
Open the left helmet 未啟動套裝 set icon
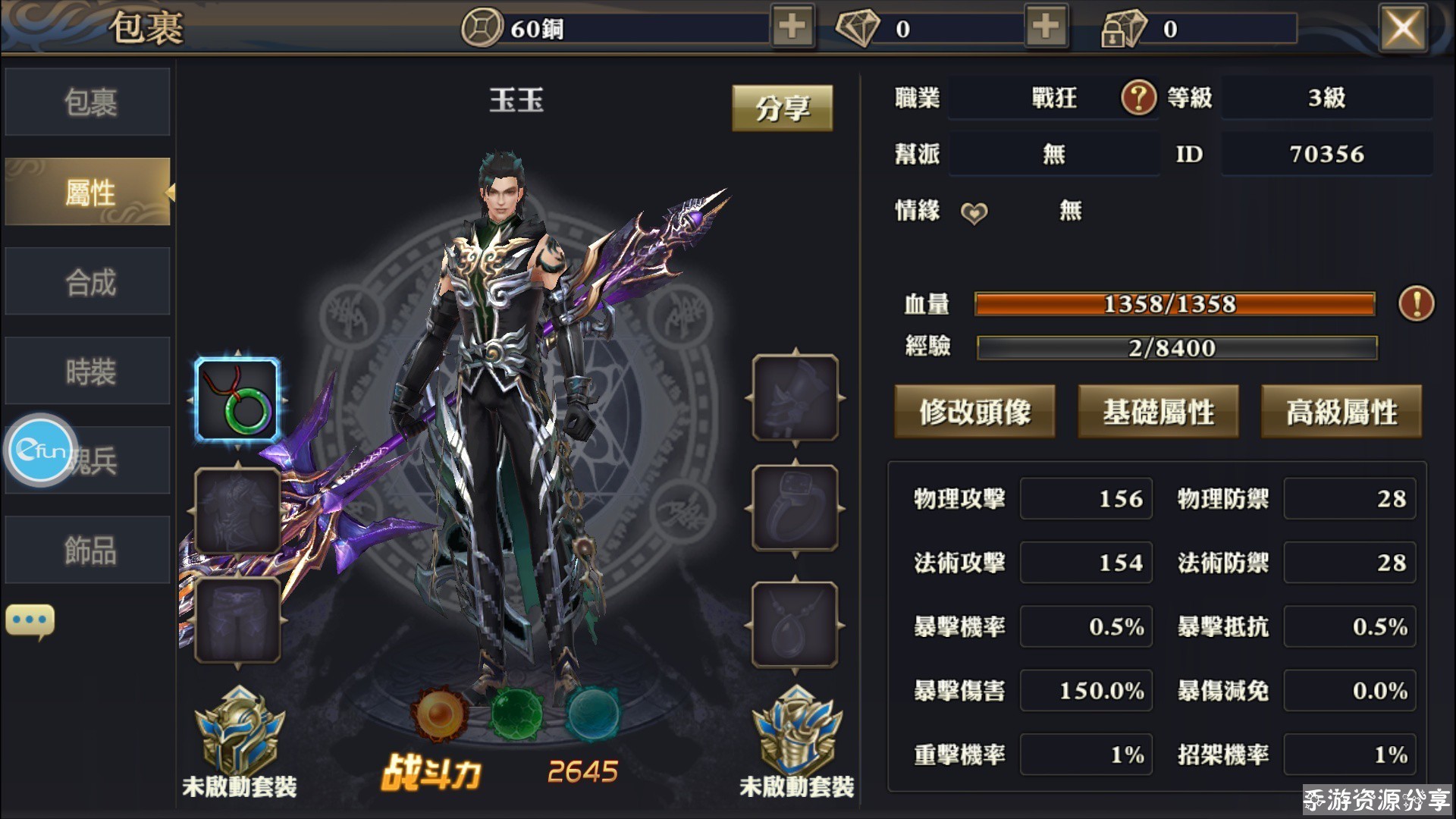[240, 732]
